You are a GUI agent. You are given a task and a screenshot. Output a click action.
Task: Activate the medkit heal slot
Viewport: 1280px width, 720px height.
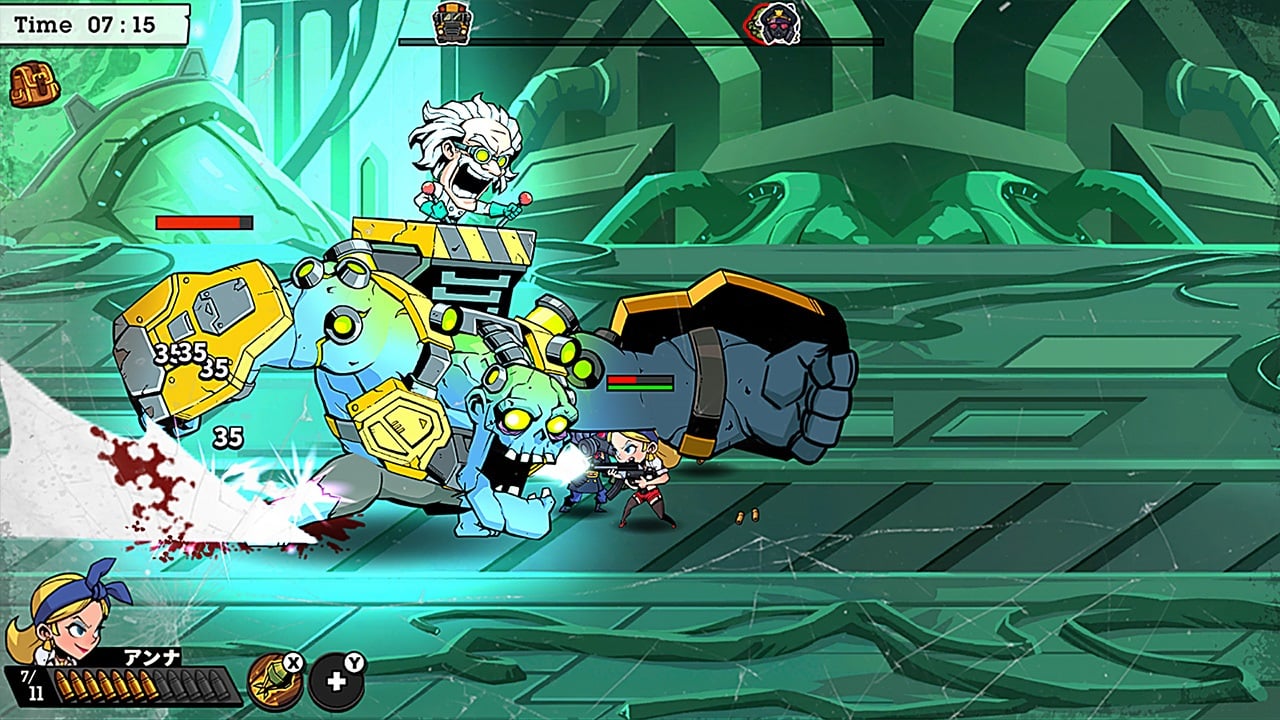click(x=336, y=682)
